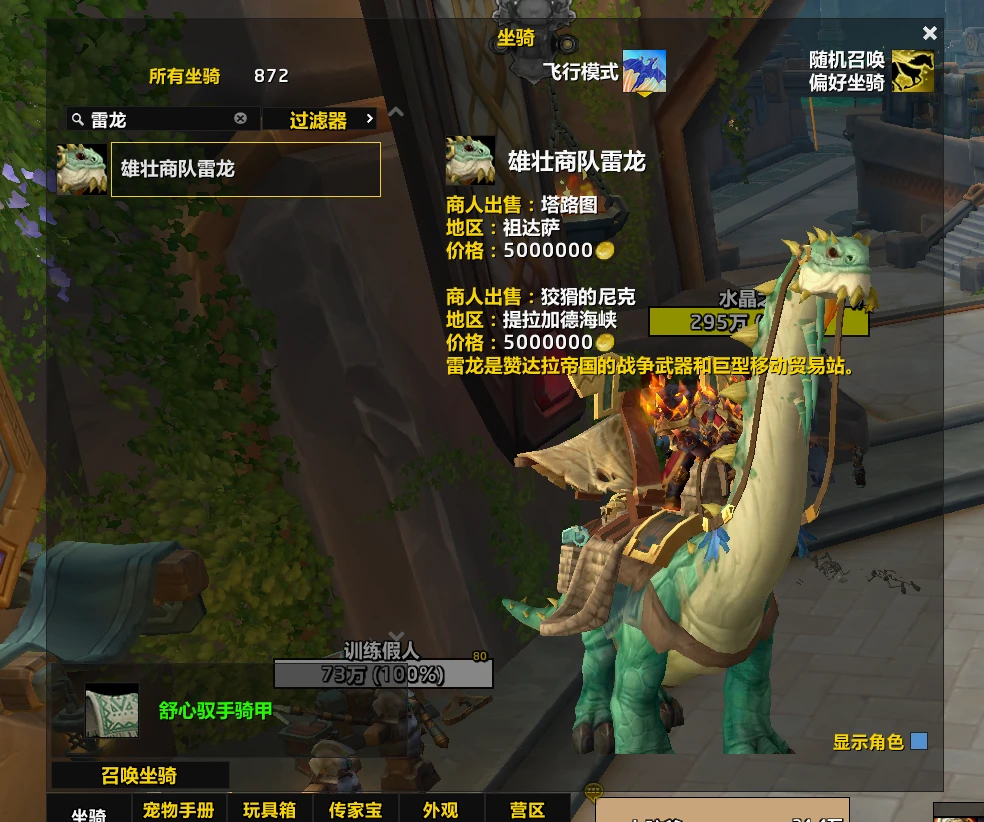Switch to the 营区 tab
The width and height of the screenshot is (984, 822).
(527, 810)
